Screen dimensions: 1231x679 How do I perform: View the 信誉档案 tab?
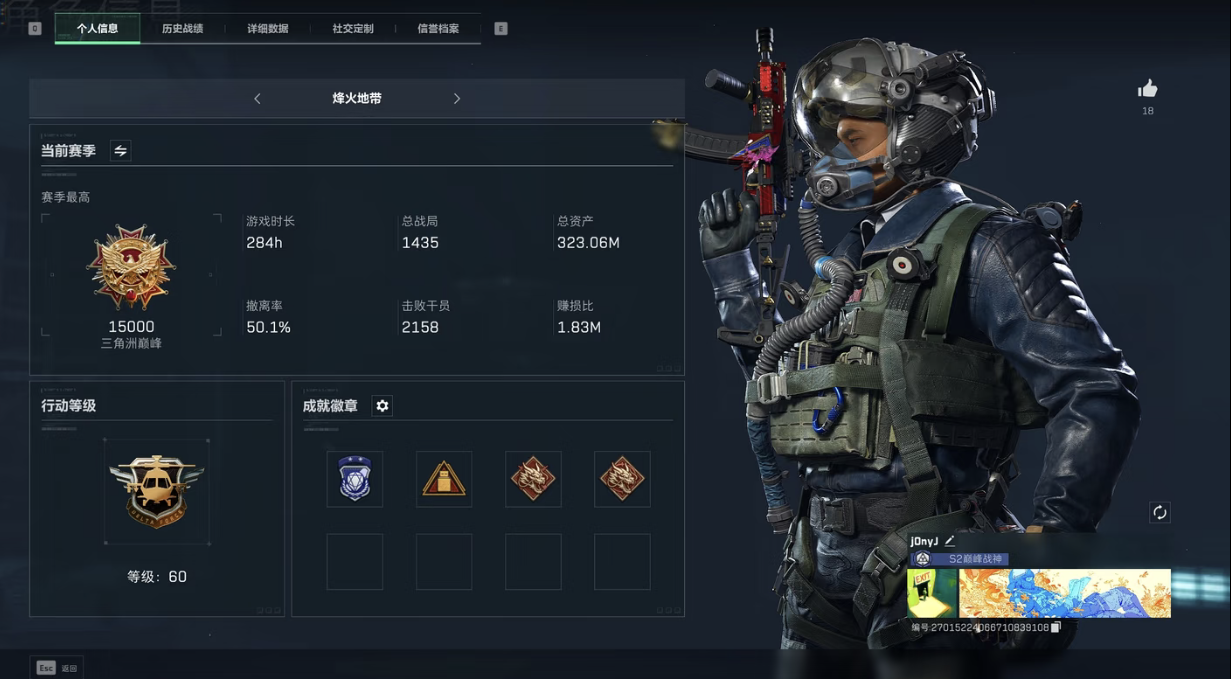point(438,29)
